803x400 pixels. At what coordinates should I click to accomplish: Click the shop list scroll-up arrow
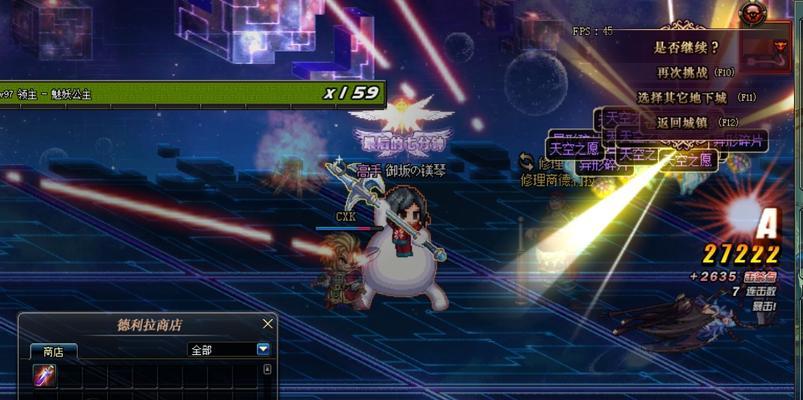267,369
